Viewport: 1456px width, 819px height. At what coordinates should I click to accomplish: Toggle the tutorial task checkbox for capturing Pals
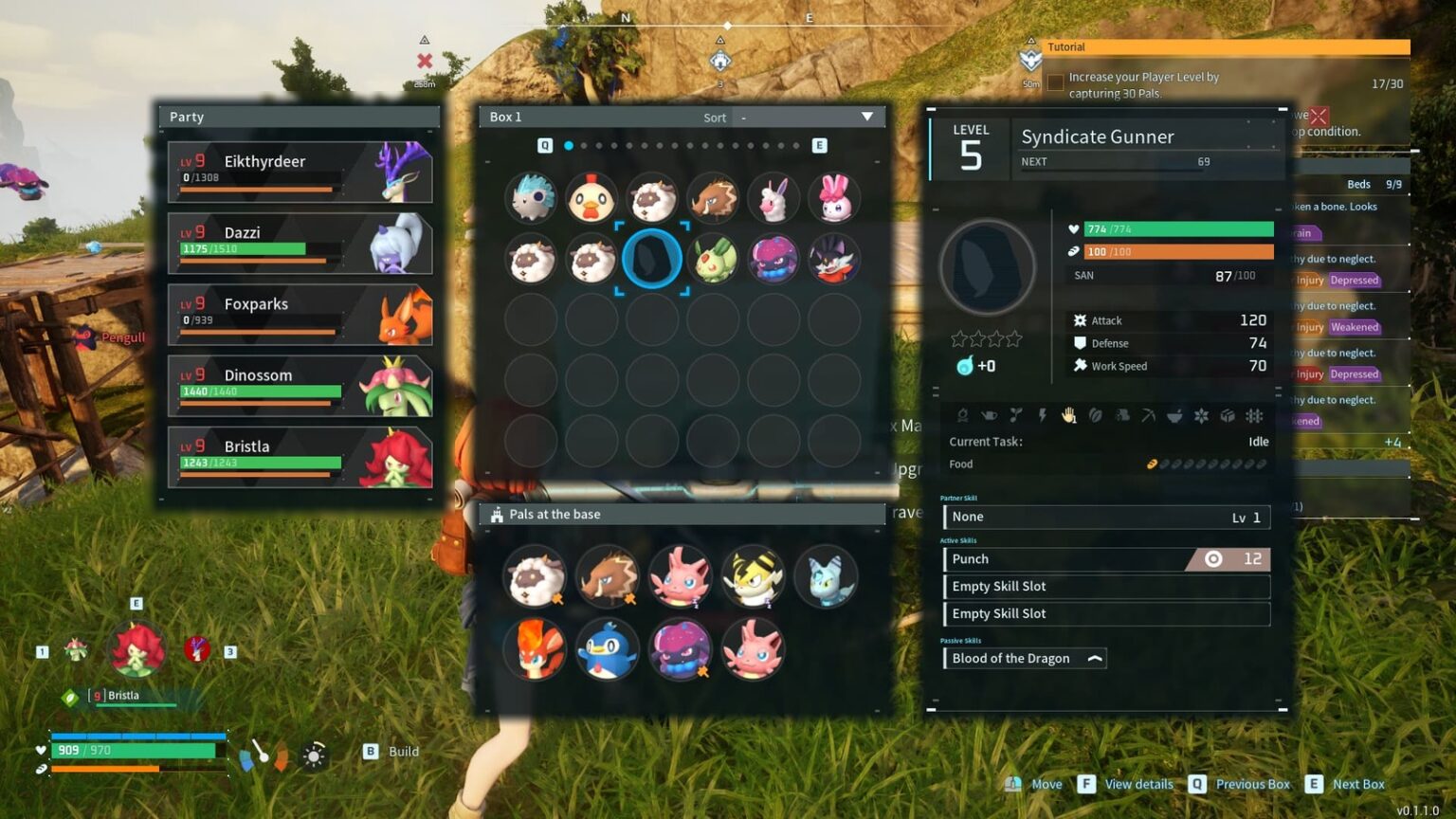pyautogui.click(x=1055, y=82)
